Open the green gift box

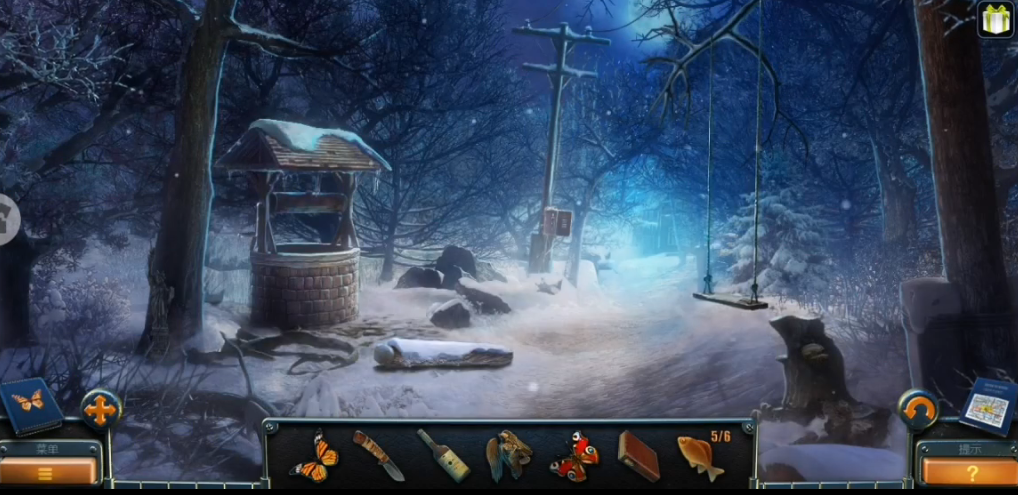995,19
